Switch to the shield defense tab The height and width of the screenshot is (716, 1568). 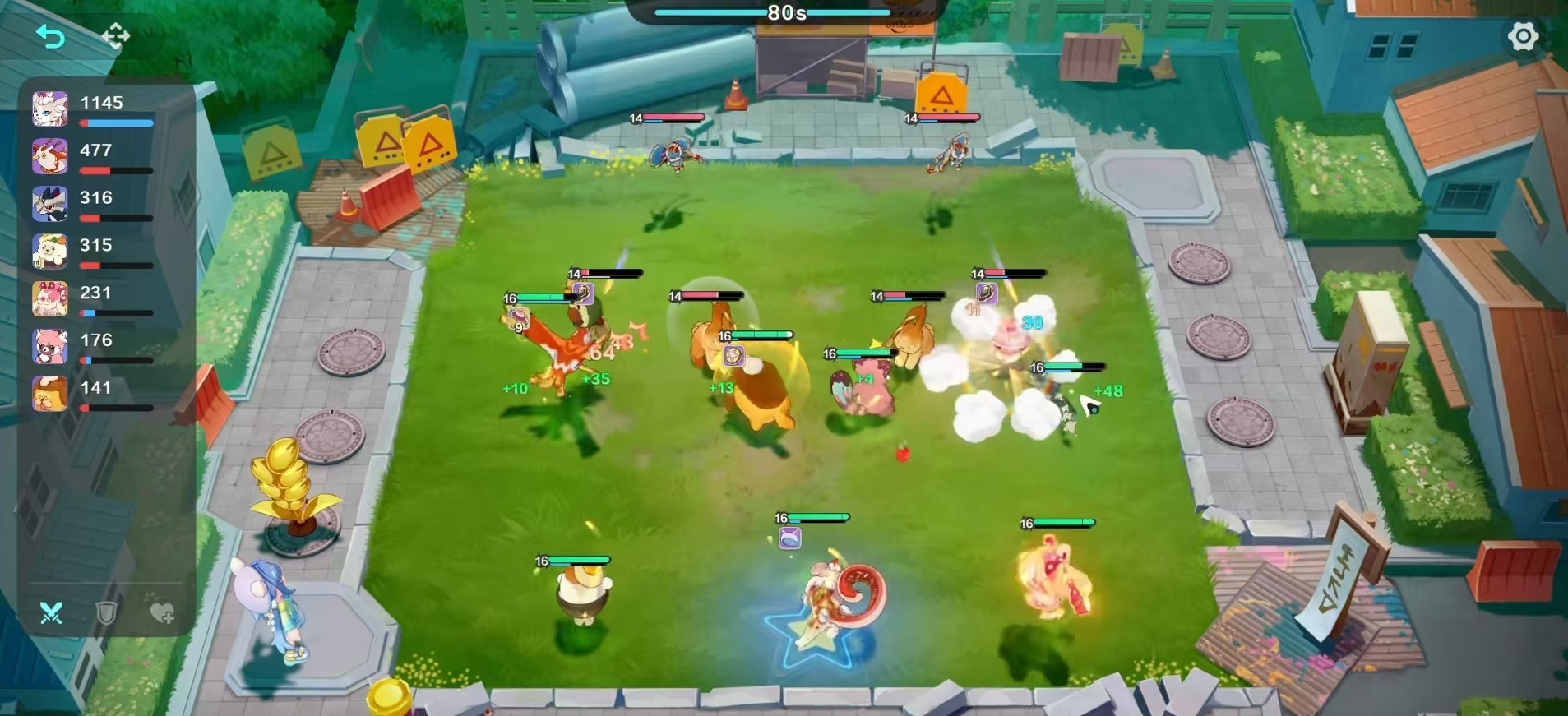click(x=107, y=612)
